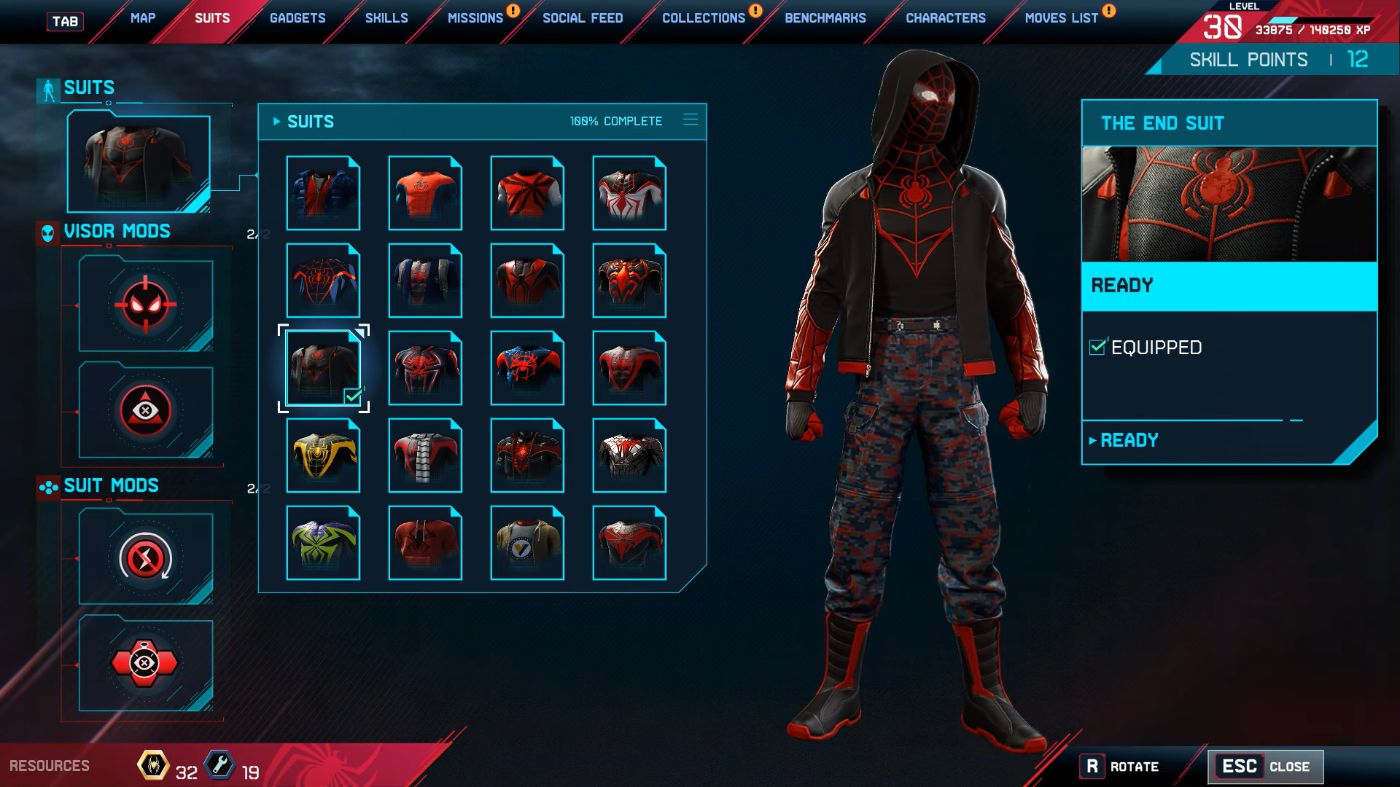Image resolution: width=1400 pixels, height=787 pixels.
Task: Select the equipped End Suit thumbnail
Action: pyautogui.click(x=323, y=369)
